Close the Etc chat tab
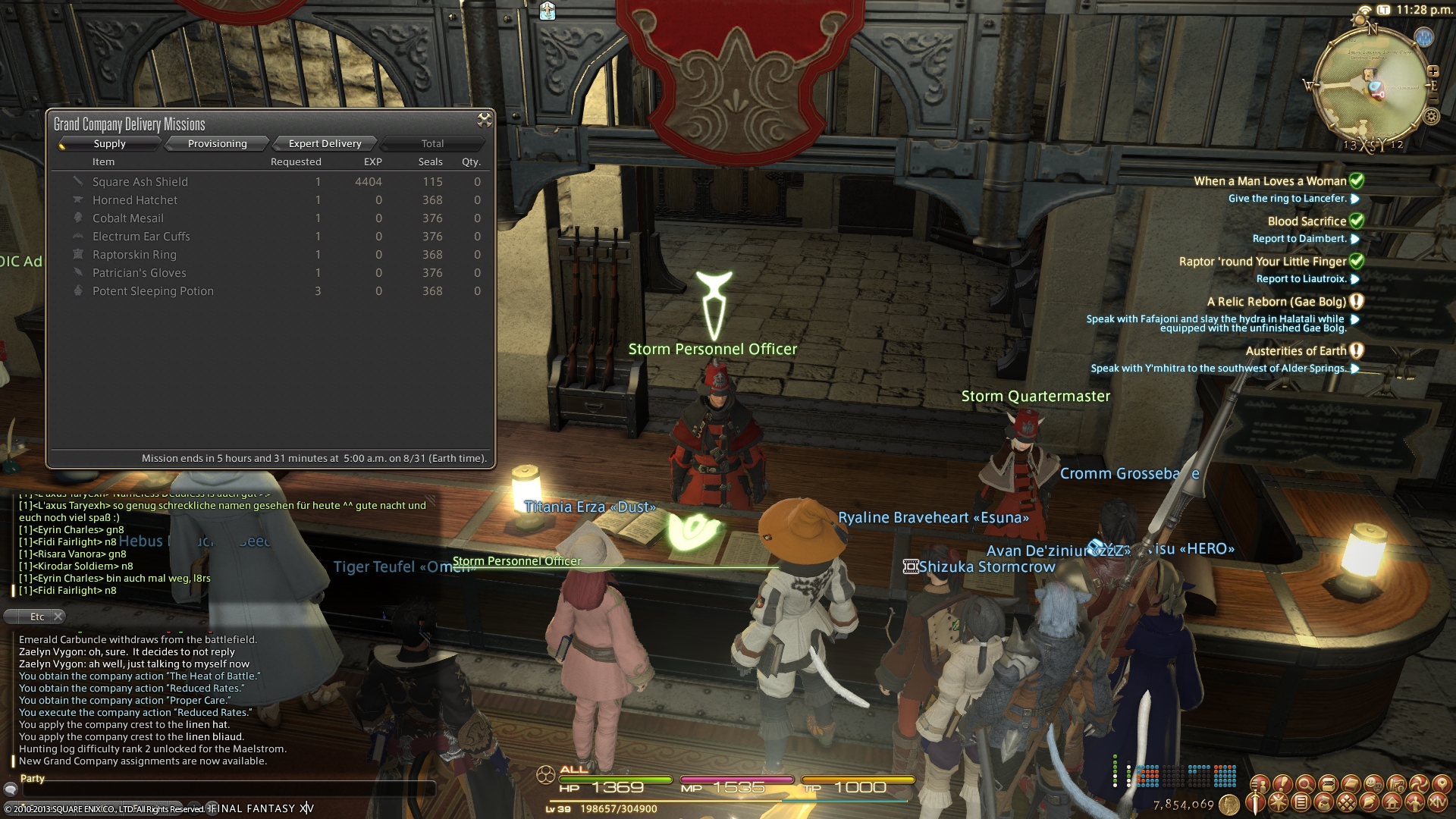The image size is (1456, 819). click(x=58, y=617)
